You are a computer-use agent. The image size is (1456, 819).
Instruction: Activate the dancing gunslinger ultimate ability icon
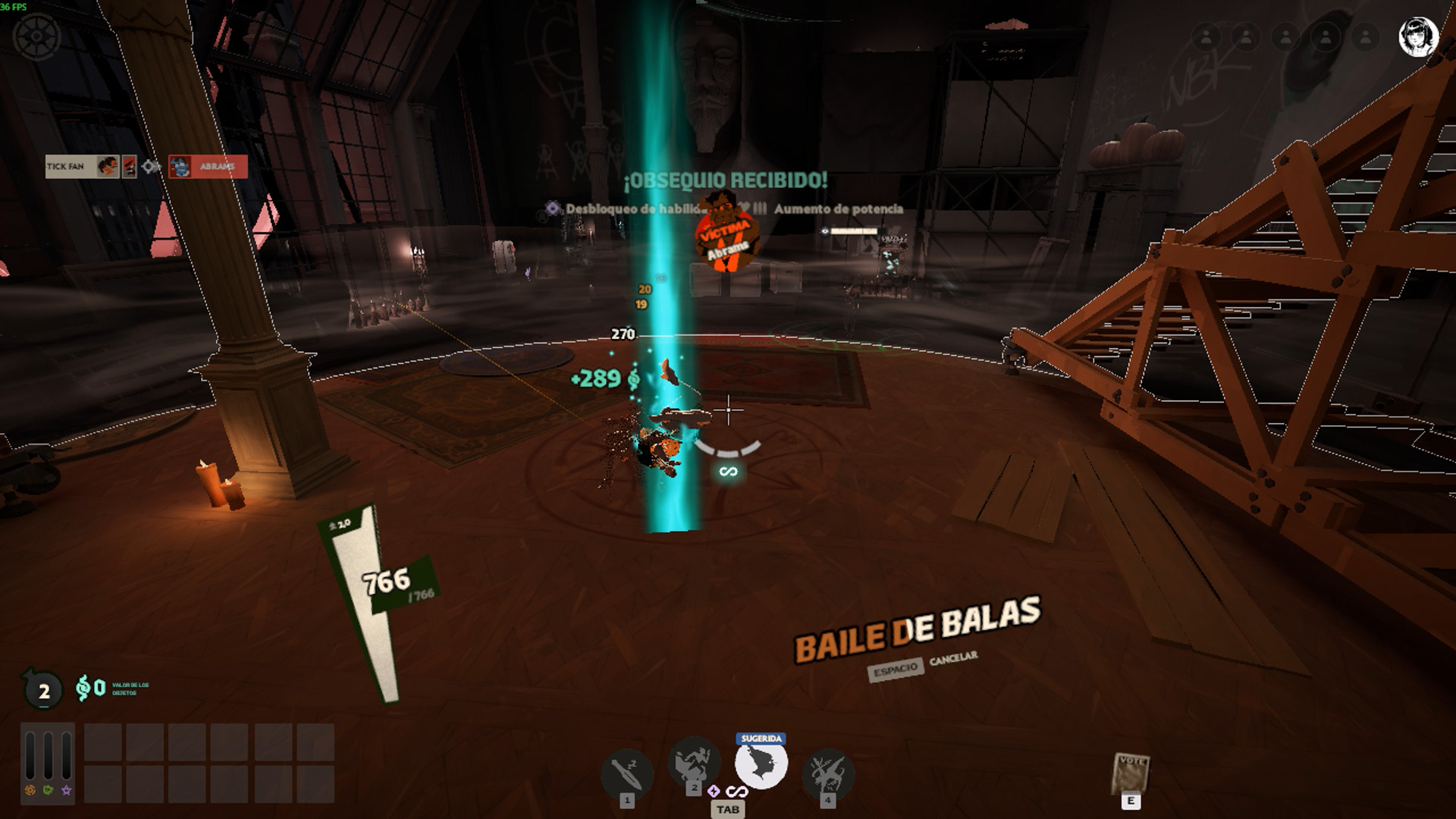point(827,773)
